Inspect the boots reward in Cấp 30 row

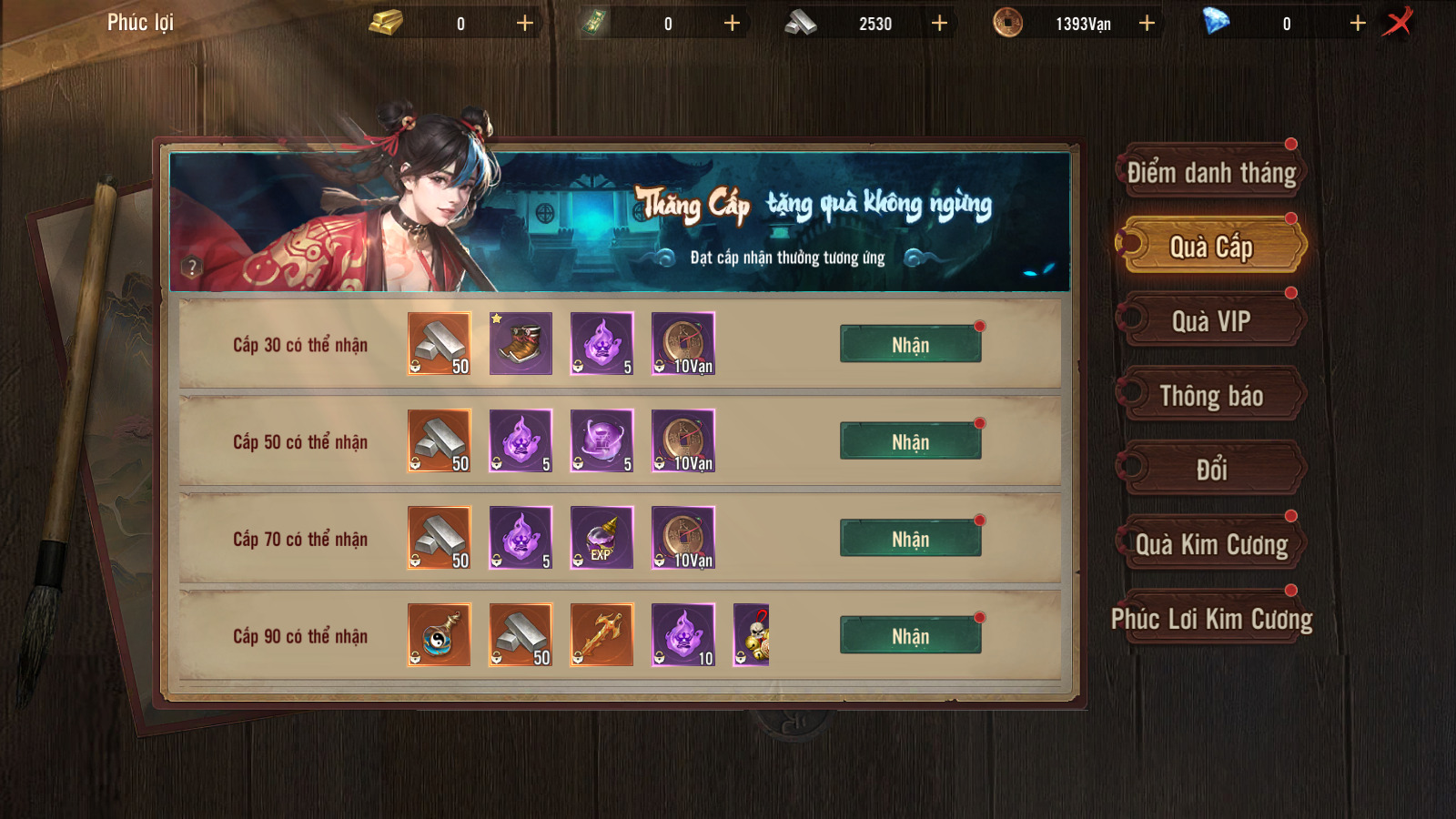pyautogui.click(x=521, y=344)
